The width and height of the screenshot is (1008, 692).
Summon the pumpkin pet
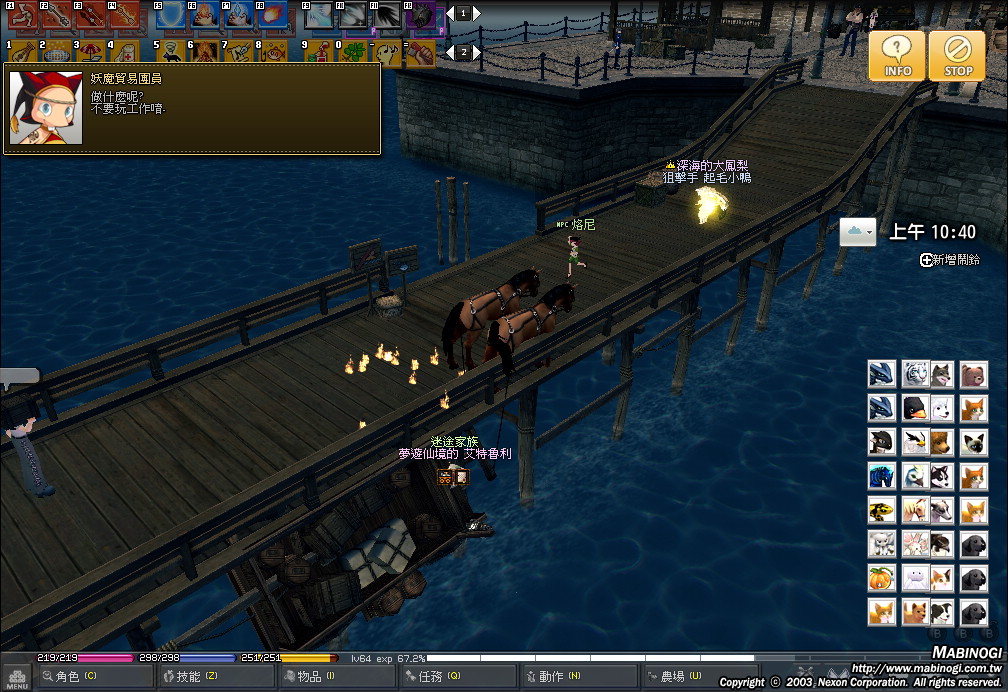881,578
